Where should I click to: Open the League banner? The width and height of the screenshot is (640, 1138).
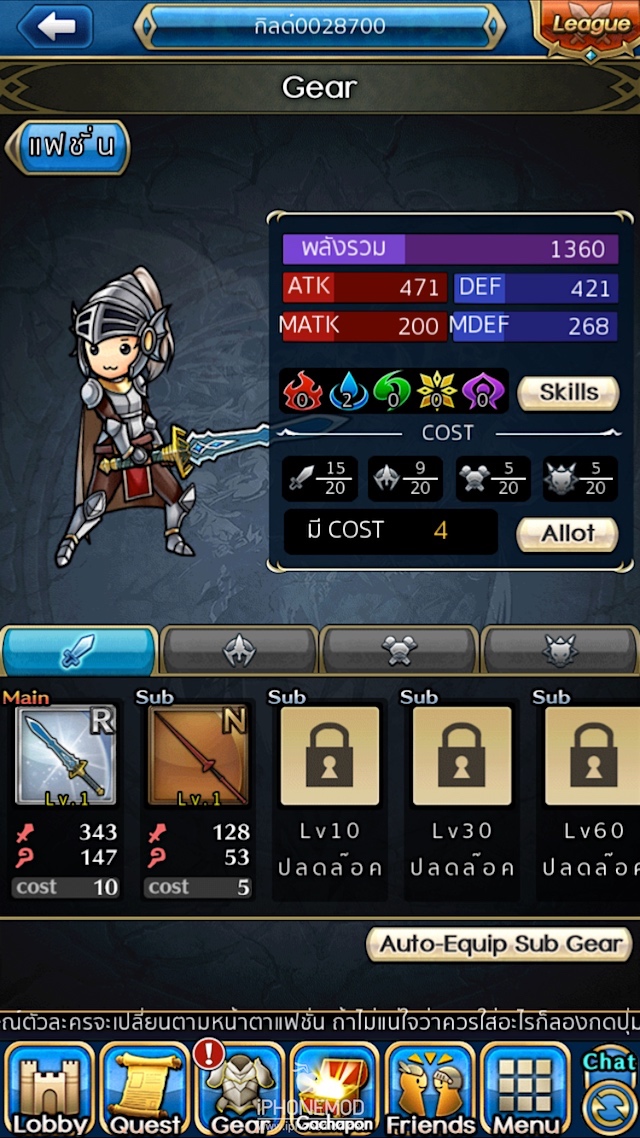[590, 27]
